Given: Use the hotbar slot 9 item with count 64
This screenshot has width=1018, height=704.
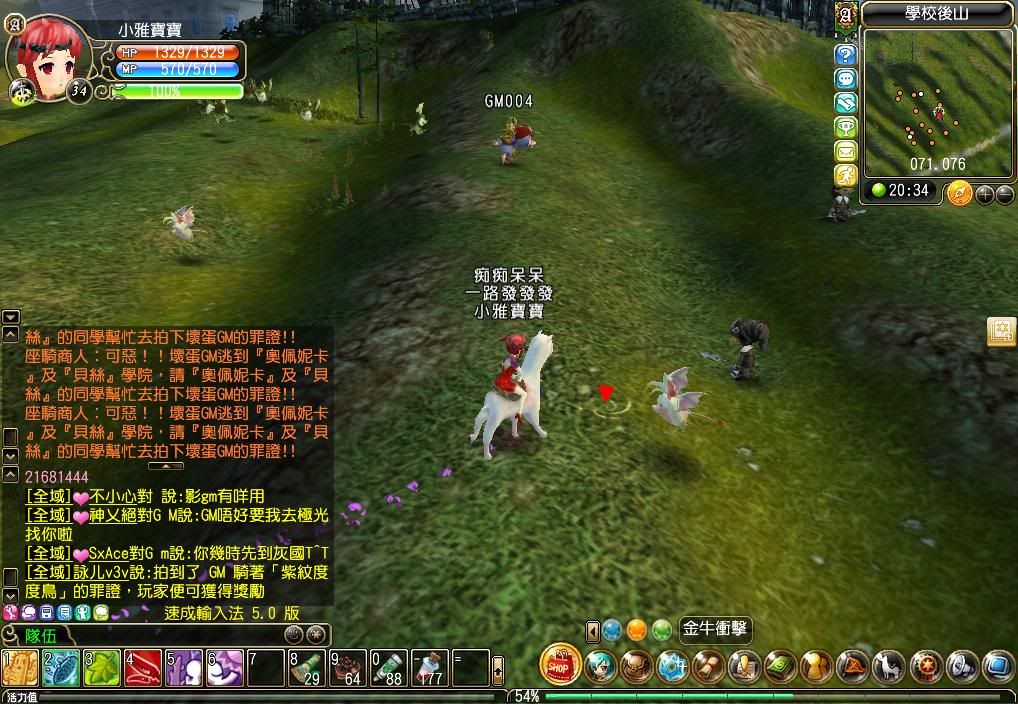Looking at the screenshot, I should click(348, 668).
